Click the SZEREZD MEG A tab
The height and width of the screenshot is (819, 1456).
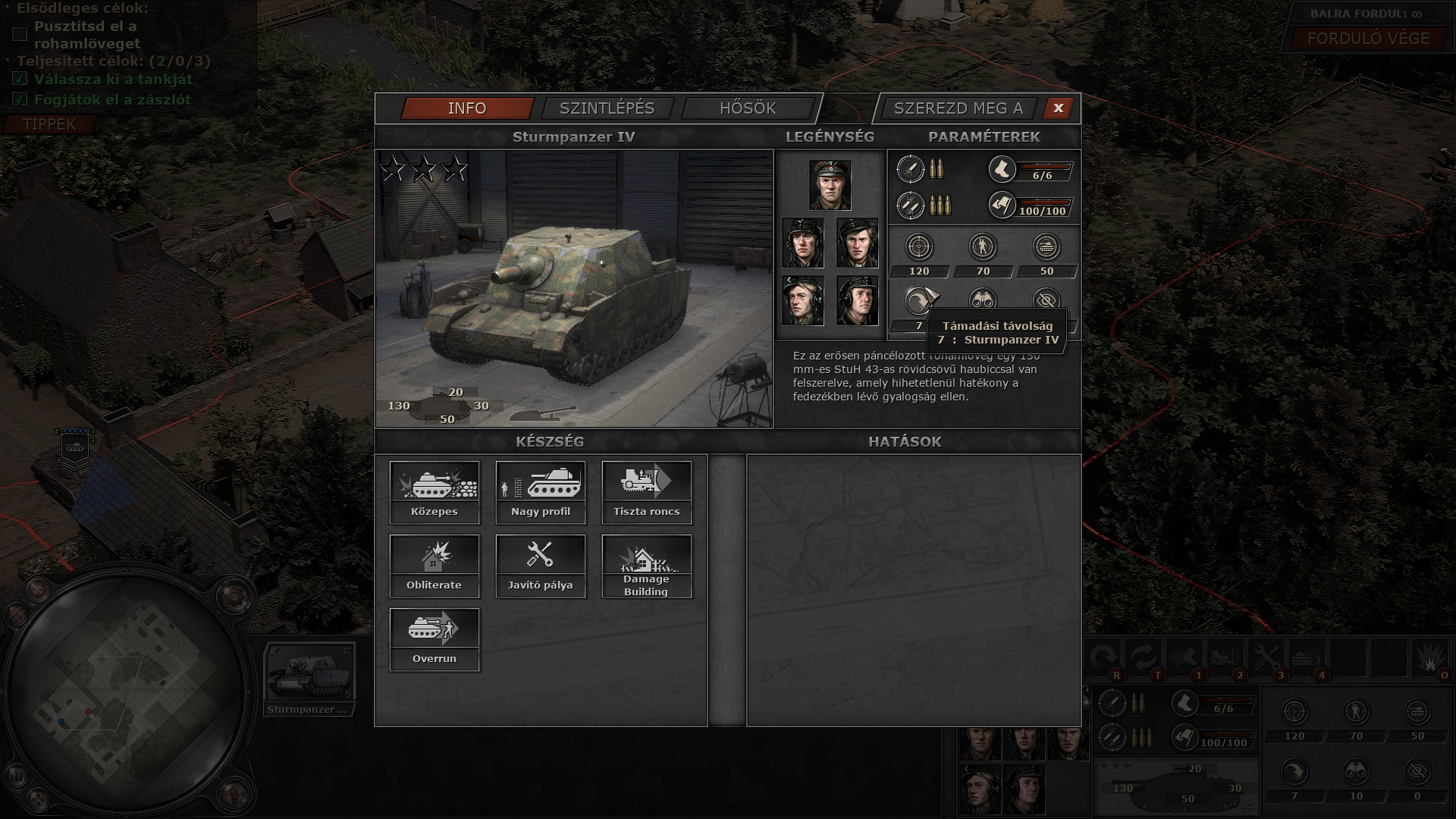[x=958, y=108]
